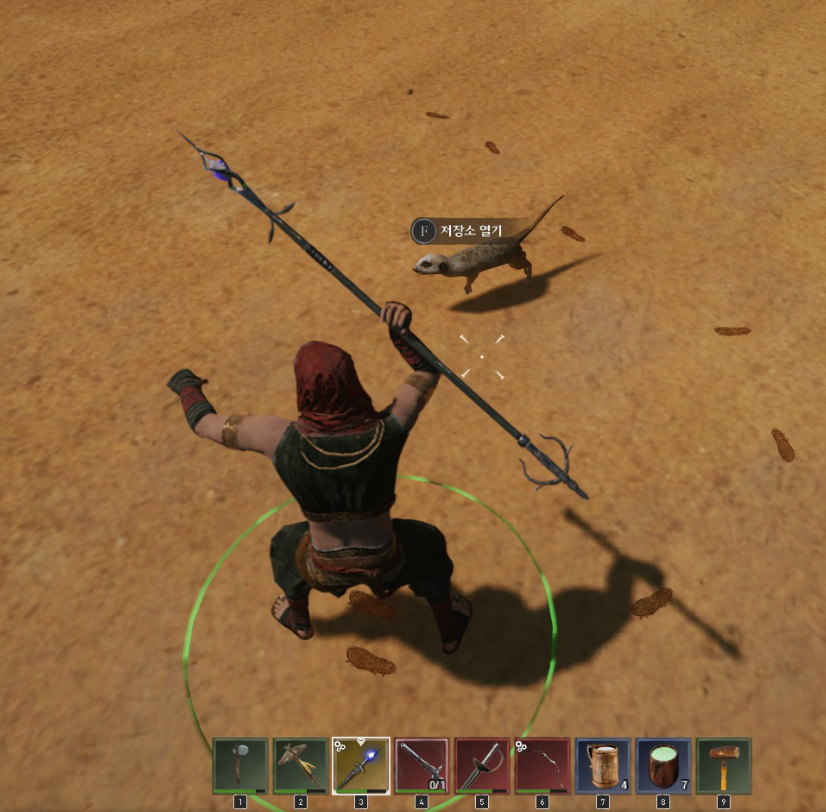The width and height of the screenshot is (826, 812).
Task: Equip the pickaxe tool in slot 2
Action: pos(300,765)
